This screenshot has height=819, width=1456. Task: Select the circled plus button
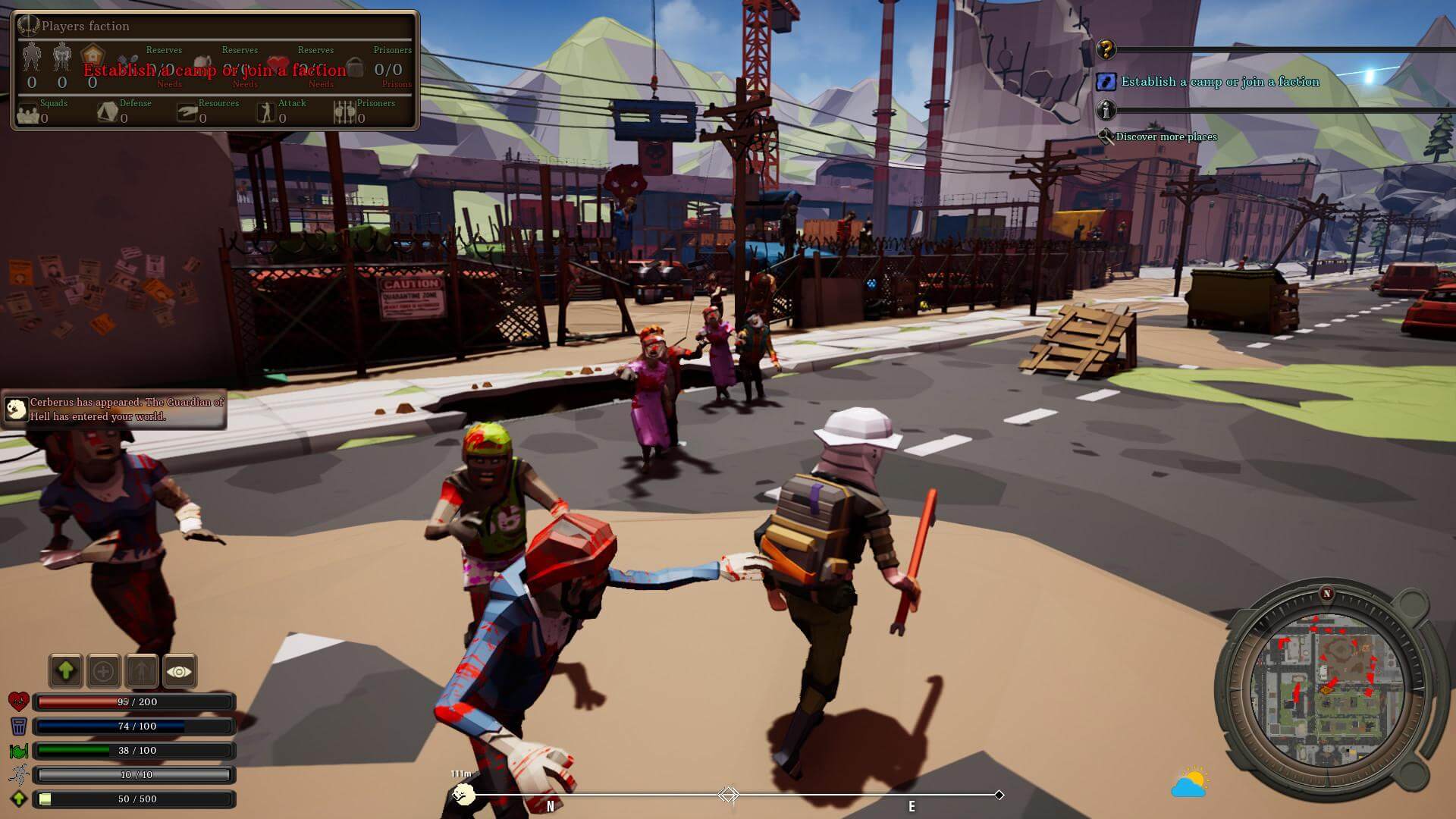coord(104,671)
